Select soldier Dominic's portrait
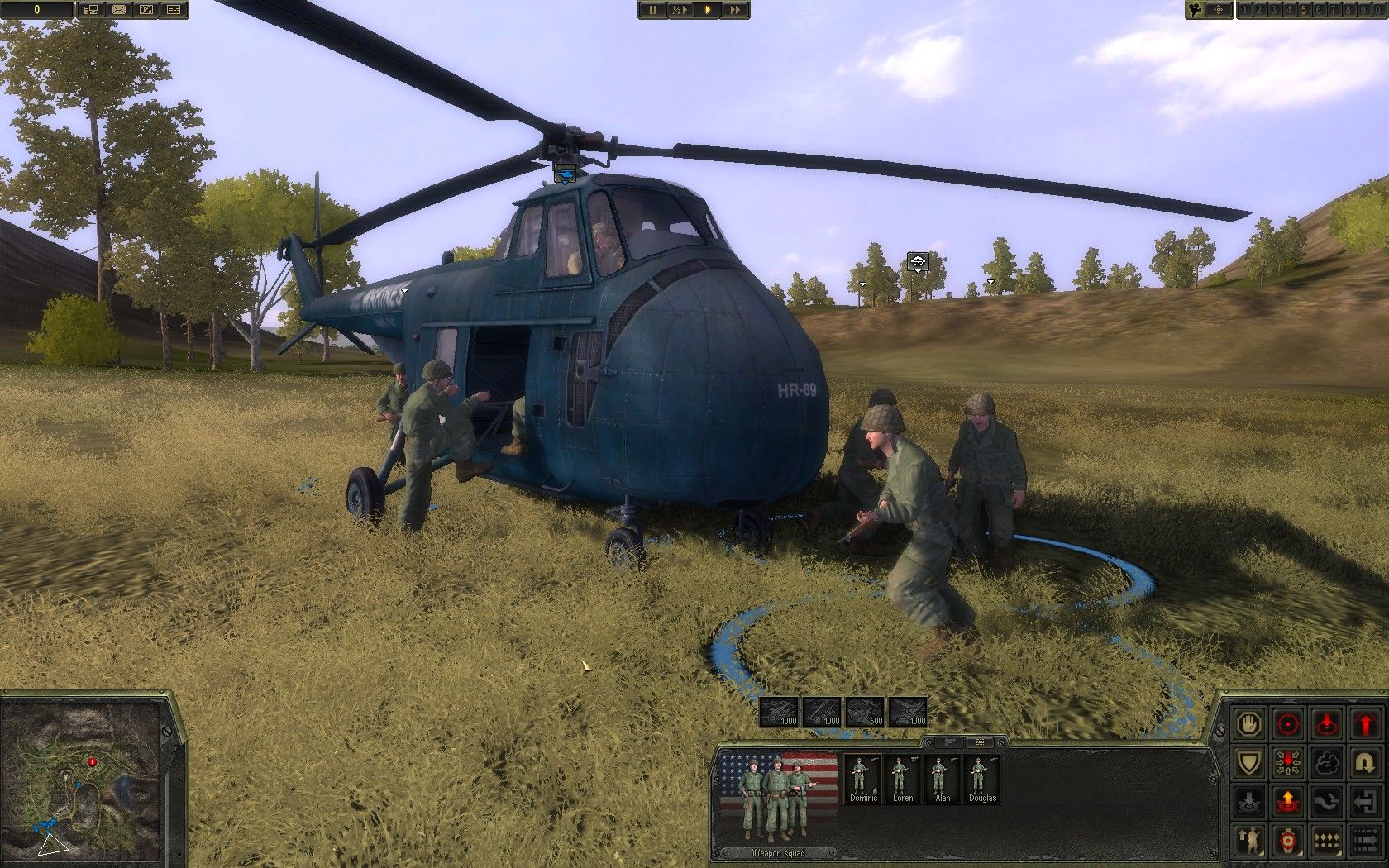Image resolution: width=1389 pixels, height=868 pixels. click(x=862, y=777)
